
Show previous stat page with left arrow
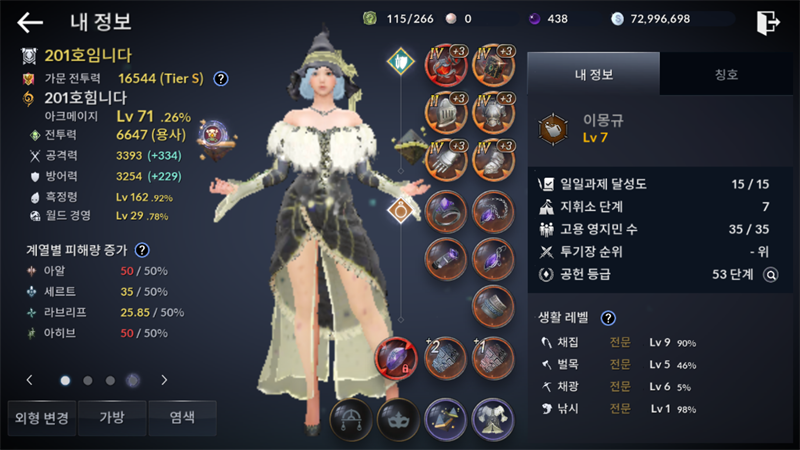[x=30, y=380]
